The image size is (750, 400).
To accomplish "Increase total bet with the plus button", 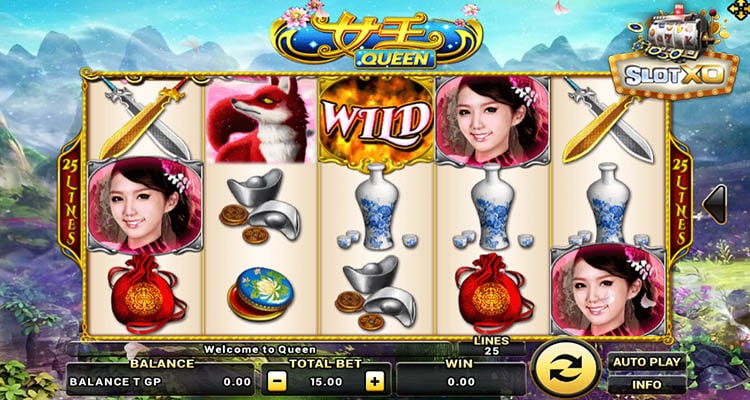I will [x=374, y=381].
